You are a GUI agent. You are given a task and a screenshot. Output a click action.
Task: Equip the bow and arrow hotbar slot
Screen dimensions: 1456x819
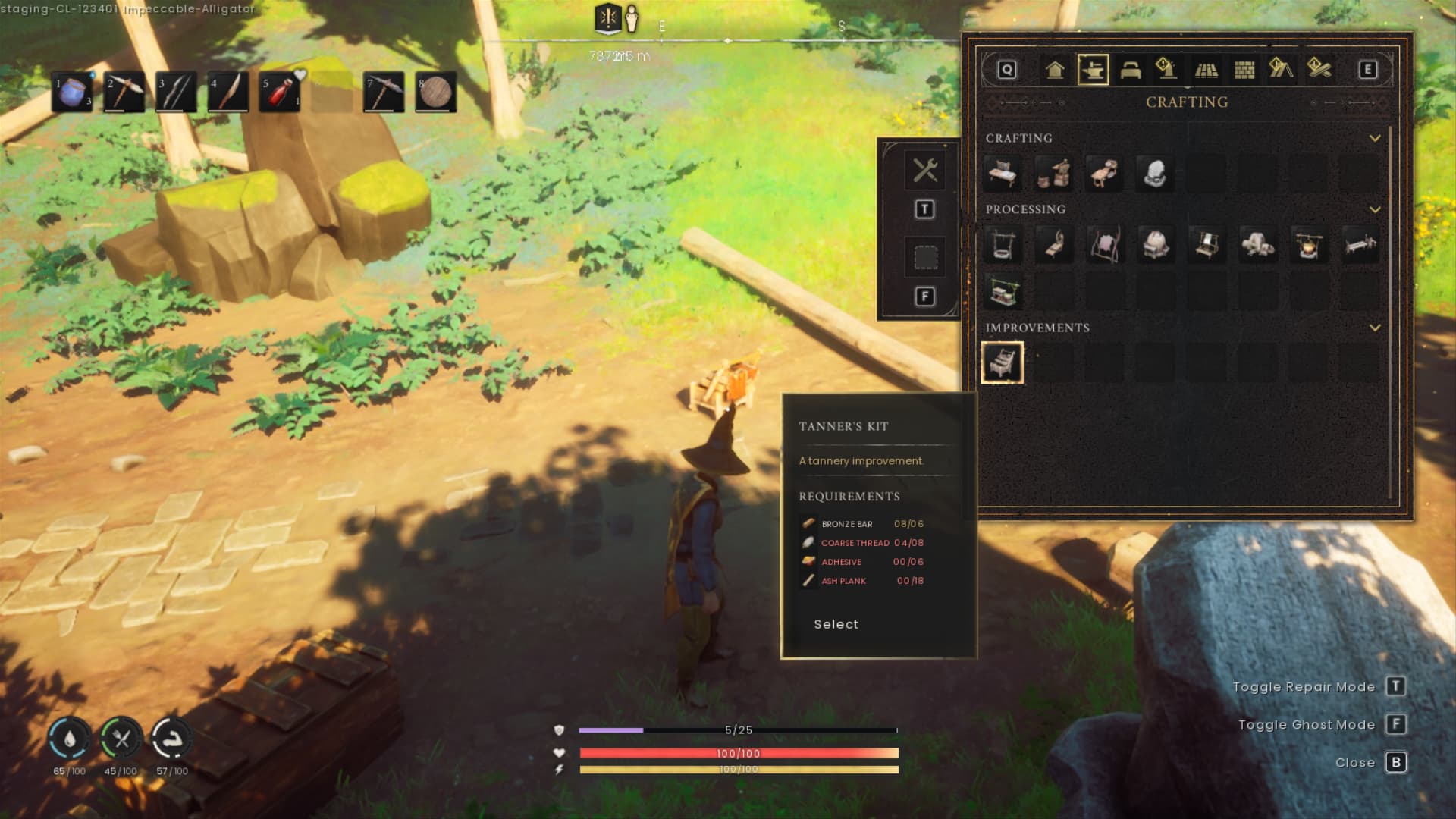(x=176, y=93)
